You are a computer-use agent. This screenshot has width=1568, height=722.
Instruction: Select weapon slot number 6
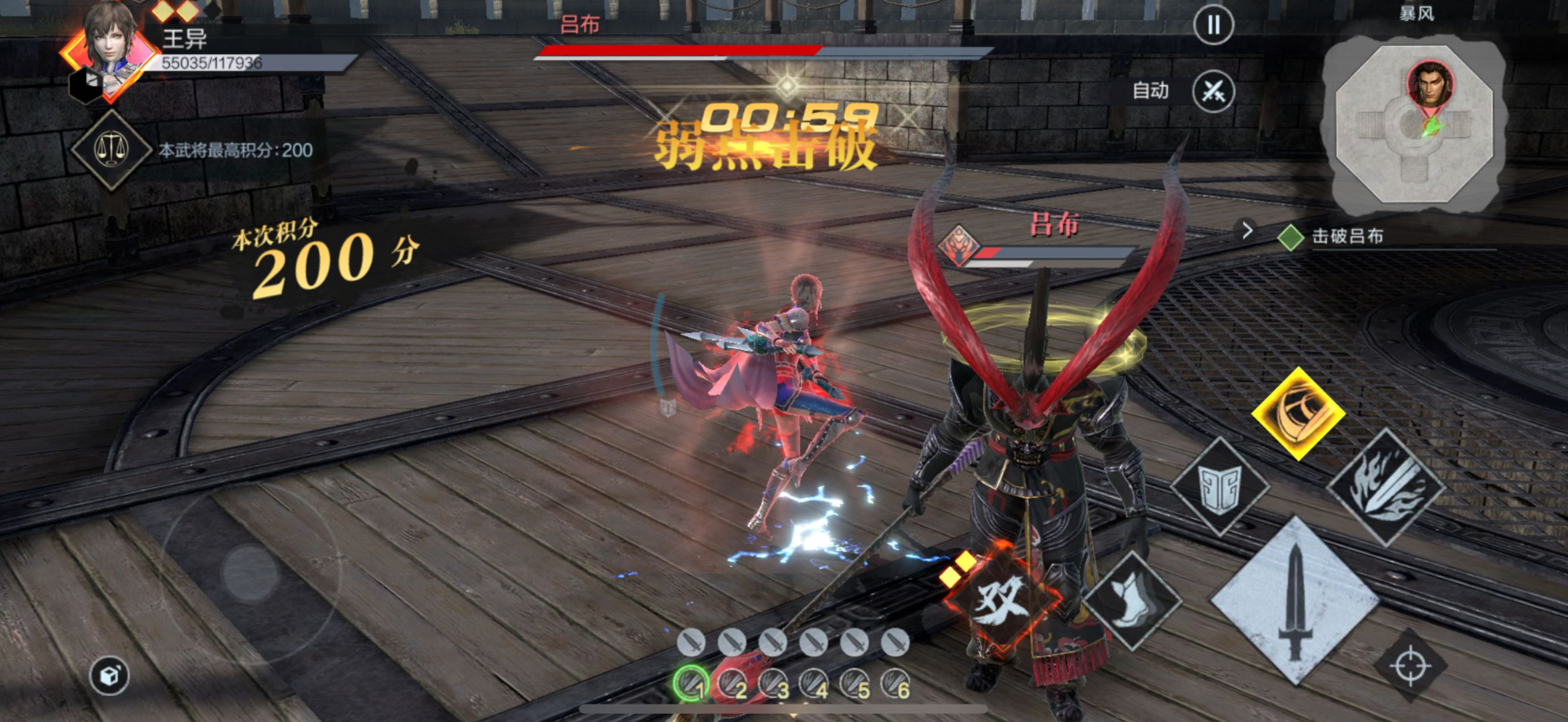point(895,684)
